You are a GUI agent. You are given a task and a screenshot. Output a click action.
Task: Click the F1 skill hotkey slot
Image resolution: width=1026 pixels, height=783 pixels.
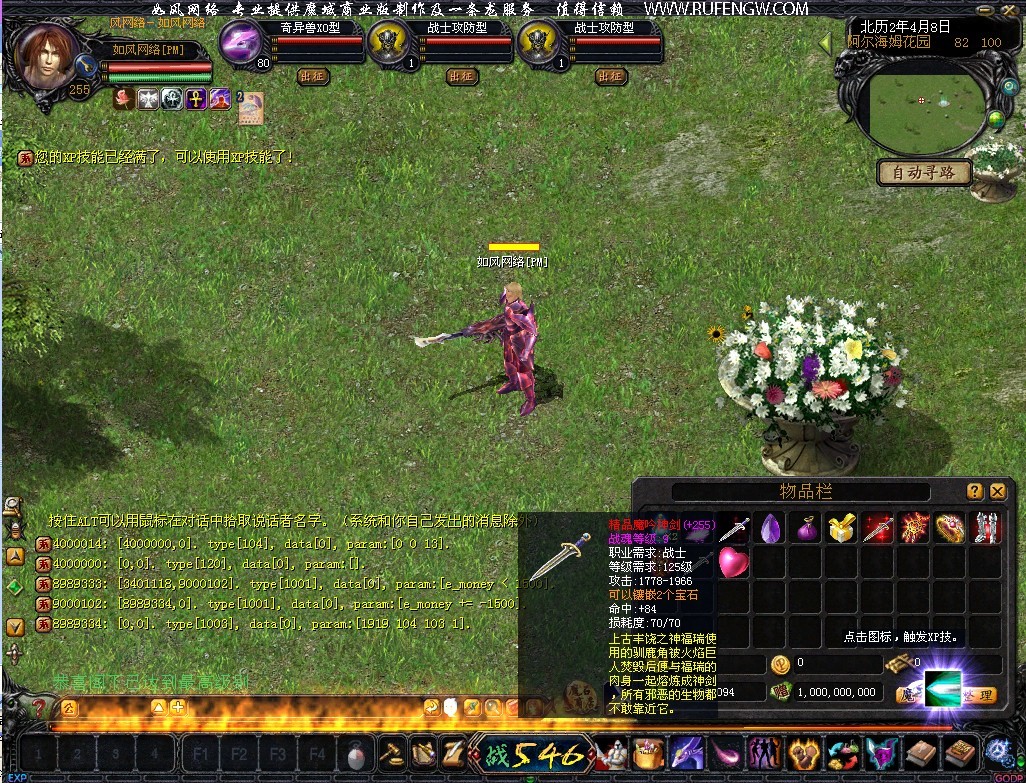pyautogui.click(x=200, y=753)
